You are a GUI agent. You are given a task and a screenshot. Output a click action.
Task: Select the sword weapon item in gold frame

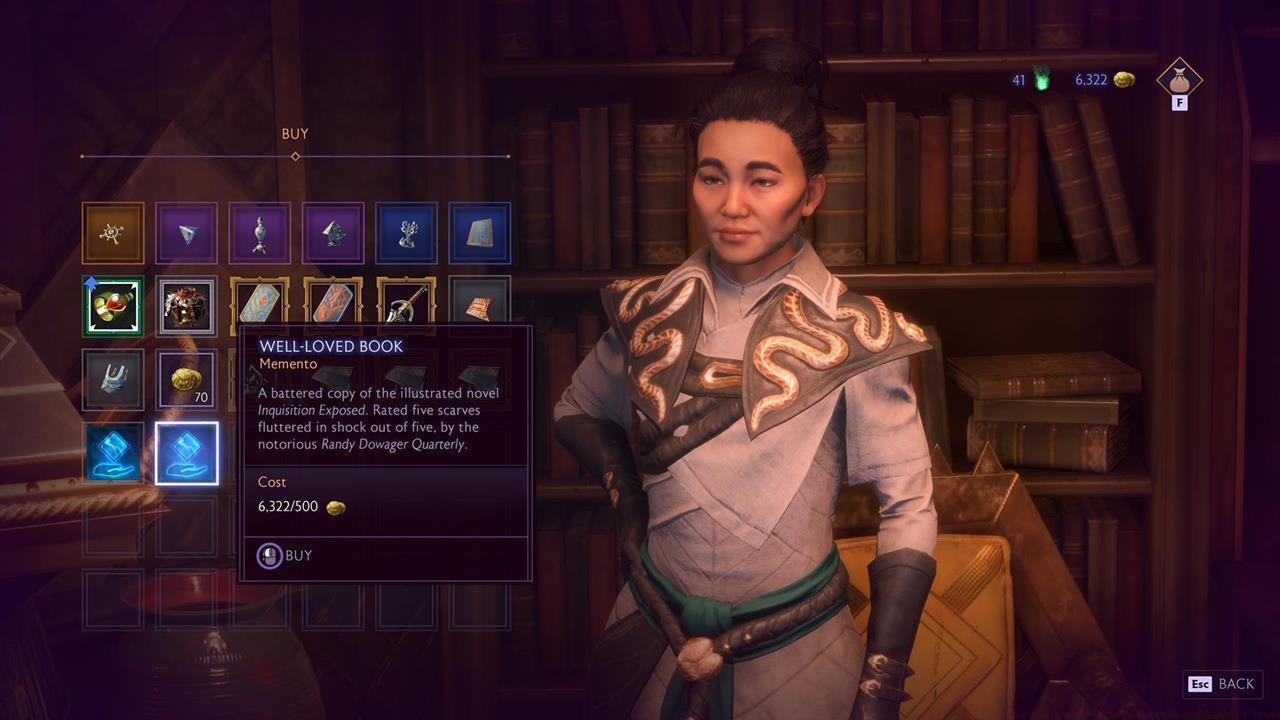point(406,305)
